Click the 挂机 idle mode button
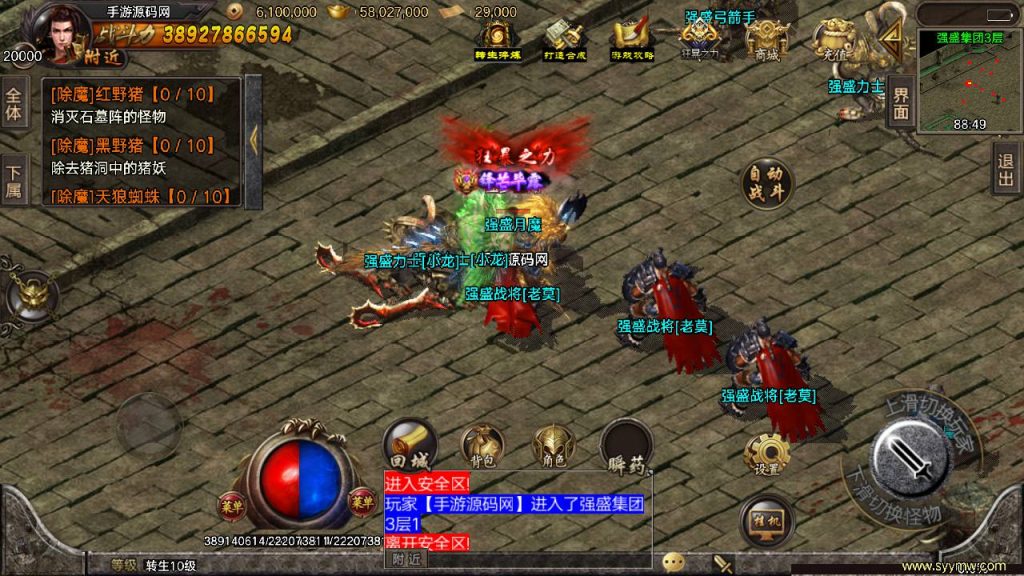The height and width of the screenshot is (576, 1024). (x=767, y=520)
